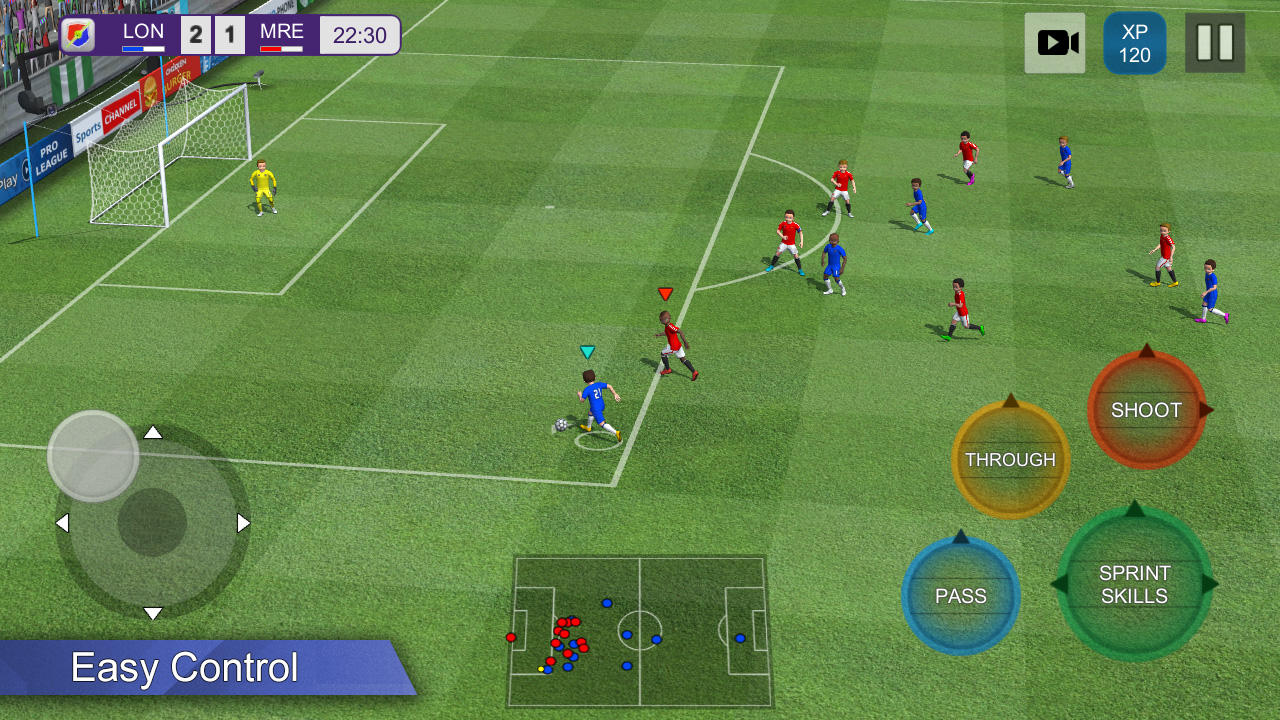Pause the match using the pause button

tap(1215, 42)
